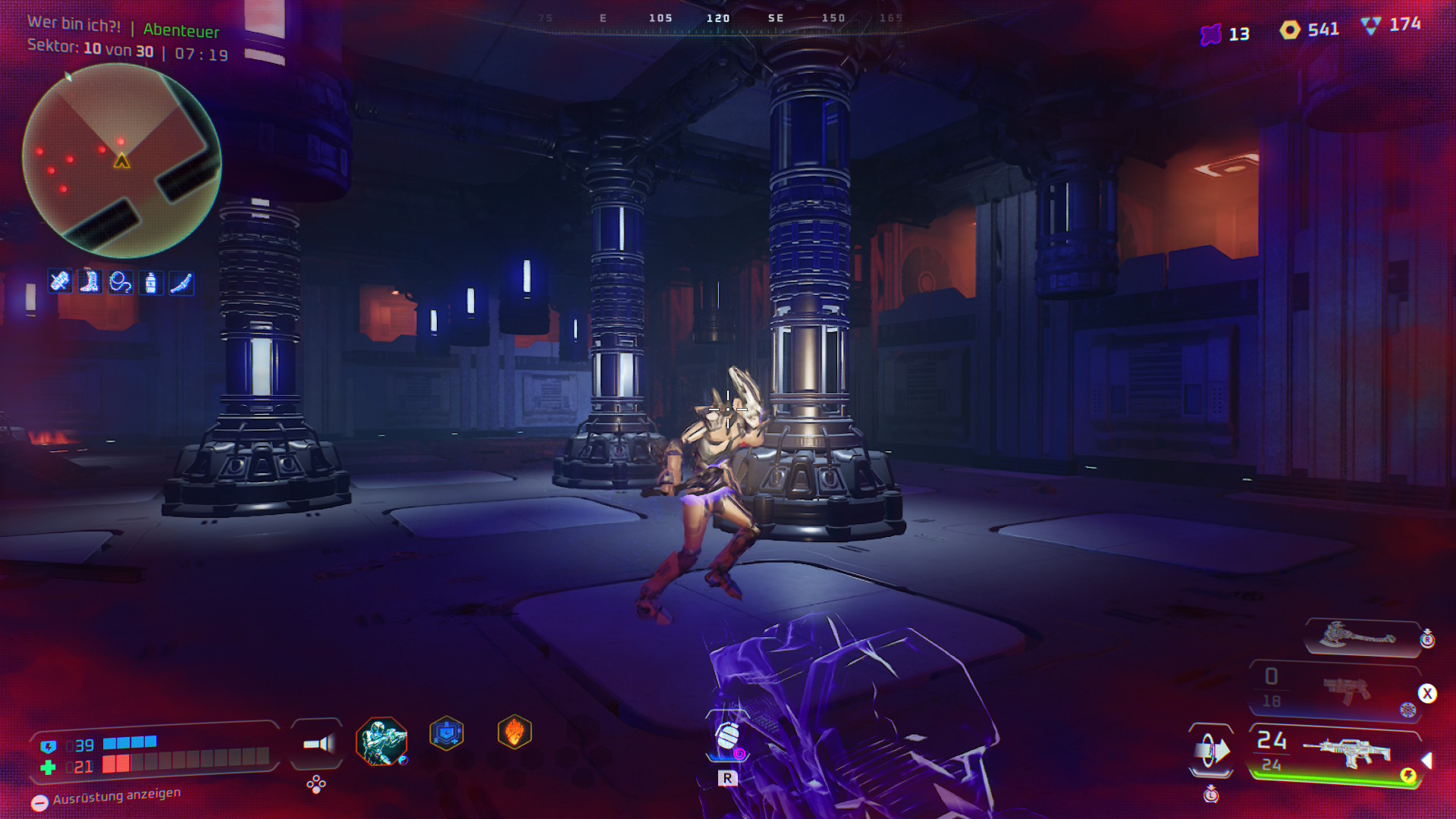The width and height of the screenshot is (1456, 819).
Task: Select the axe melee weapon slot
Action: click(1360, 635)
